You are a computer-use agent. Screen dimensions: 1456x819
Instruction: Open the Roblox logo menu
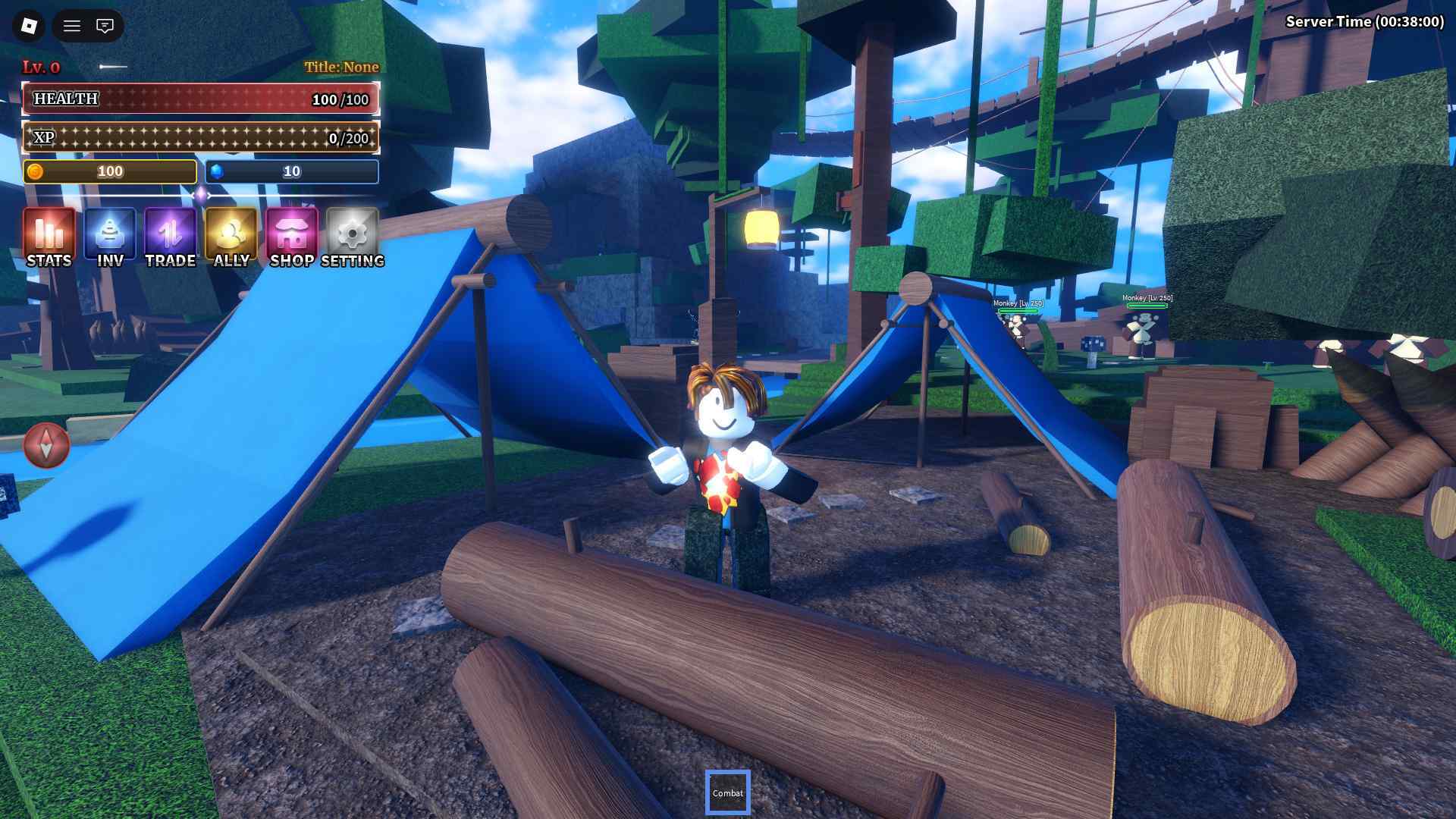pyautogui.click(x=29, y=26)
